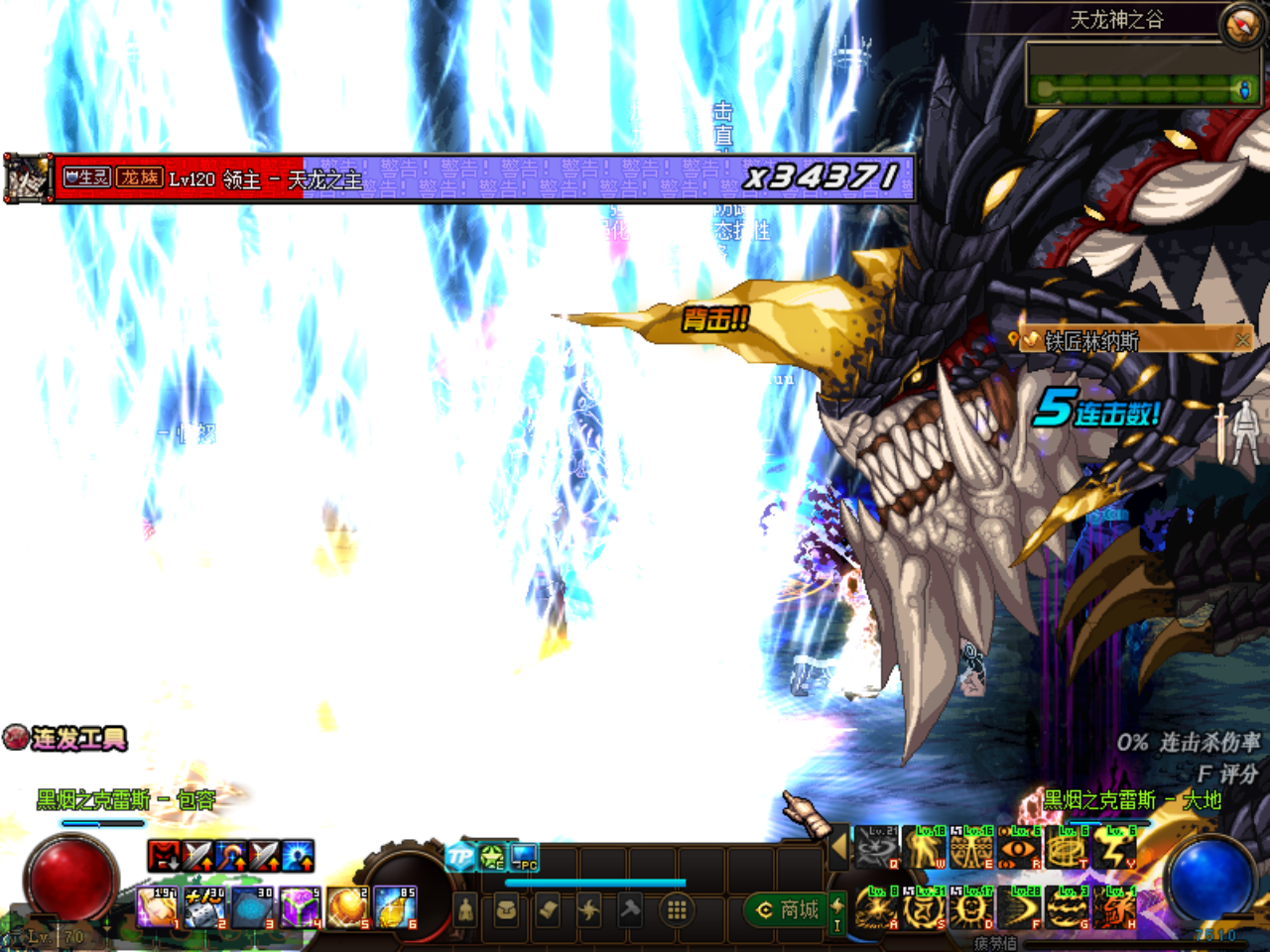This screenshot has height=952, width=1270.
Task: Activate the pet skill in the I slot
Action: [x=836, y=912]
